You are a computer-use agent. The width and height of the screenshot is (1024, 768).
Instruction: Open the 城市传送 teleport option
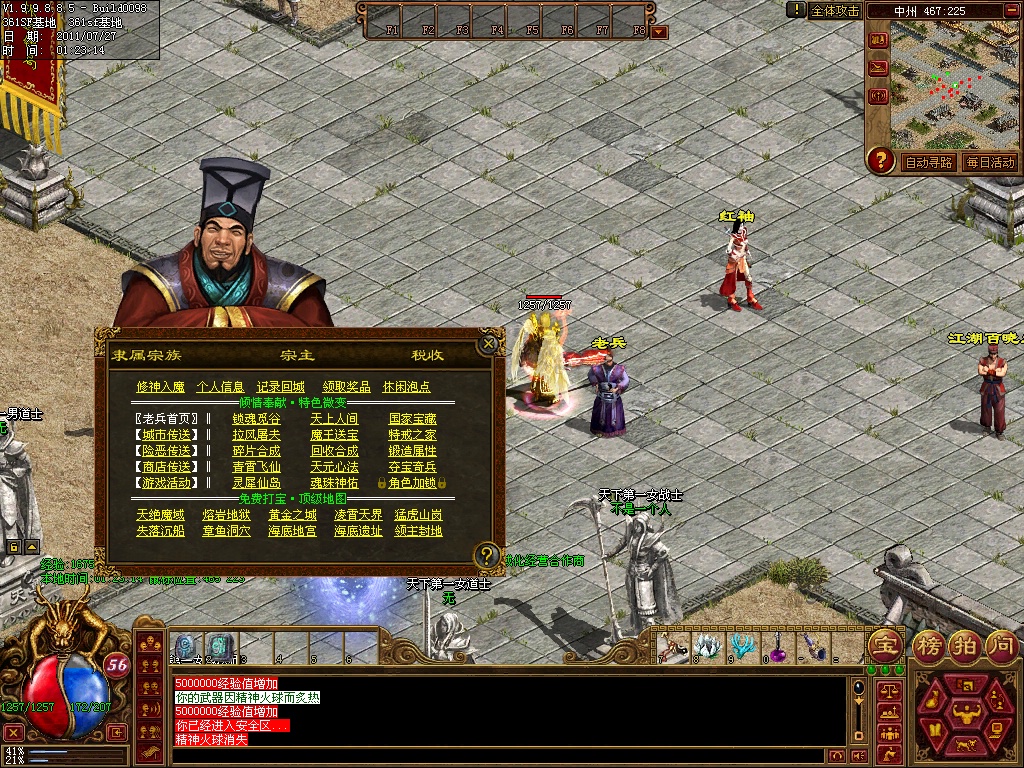click(x=166, y=435)
